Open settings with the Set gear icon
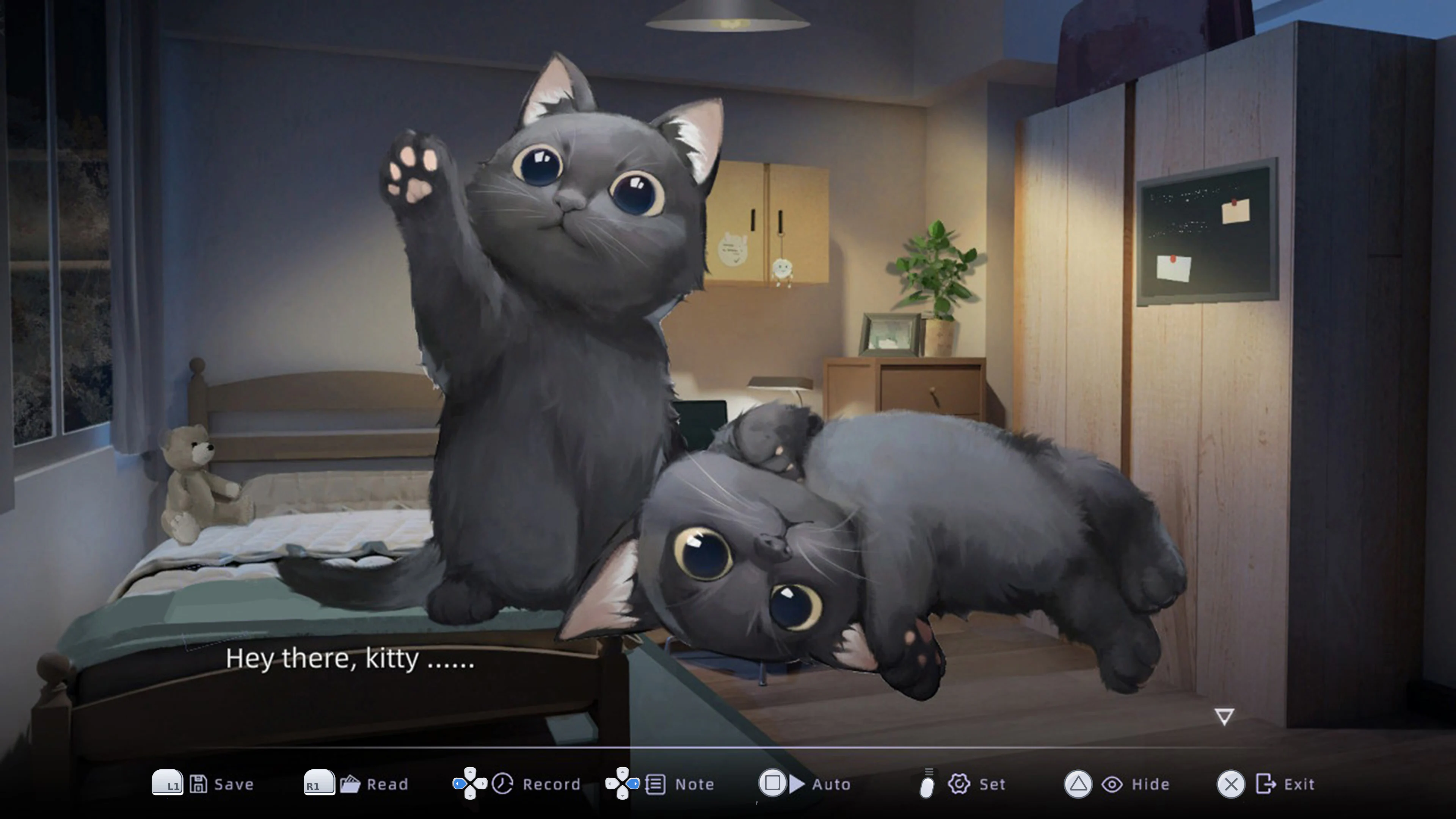 click(960, 784)
